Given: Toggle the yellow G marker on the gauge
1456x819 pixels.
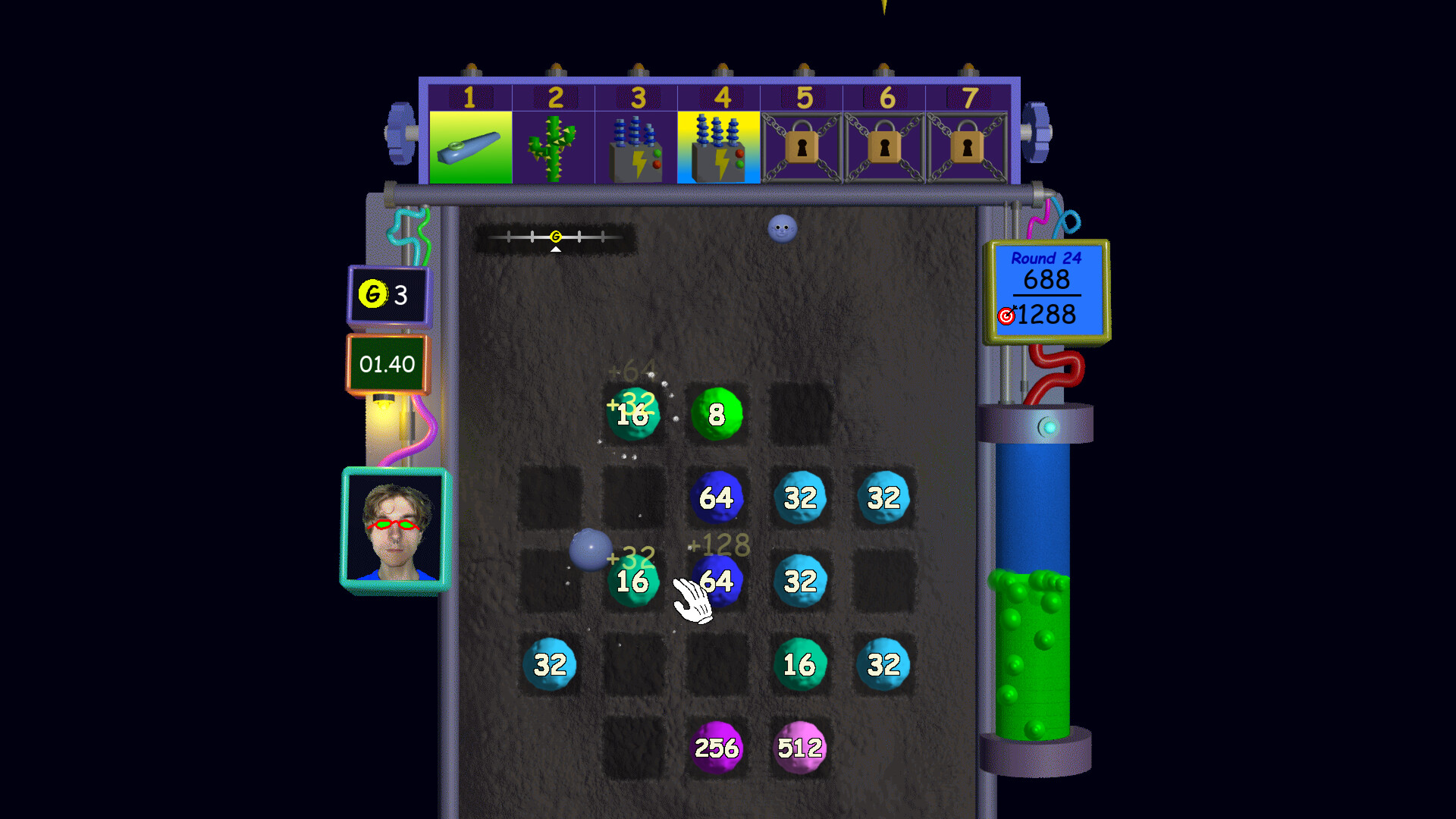Looking at the screenshot, I should [x=554, y=236].
